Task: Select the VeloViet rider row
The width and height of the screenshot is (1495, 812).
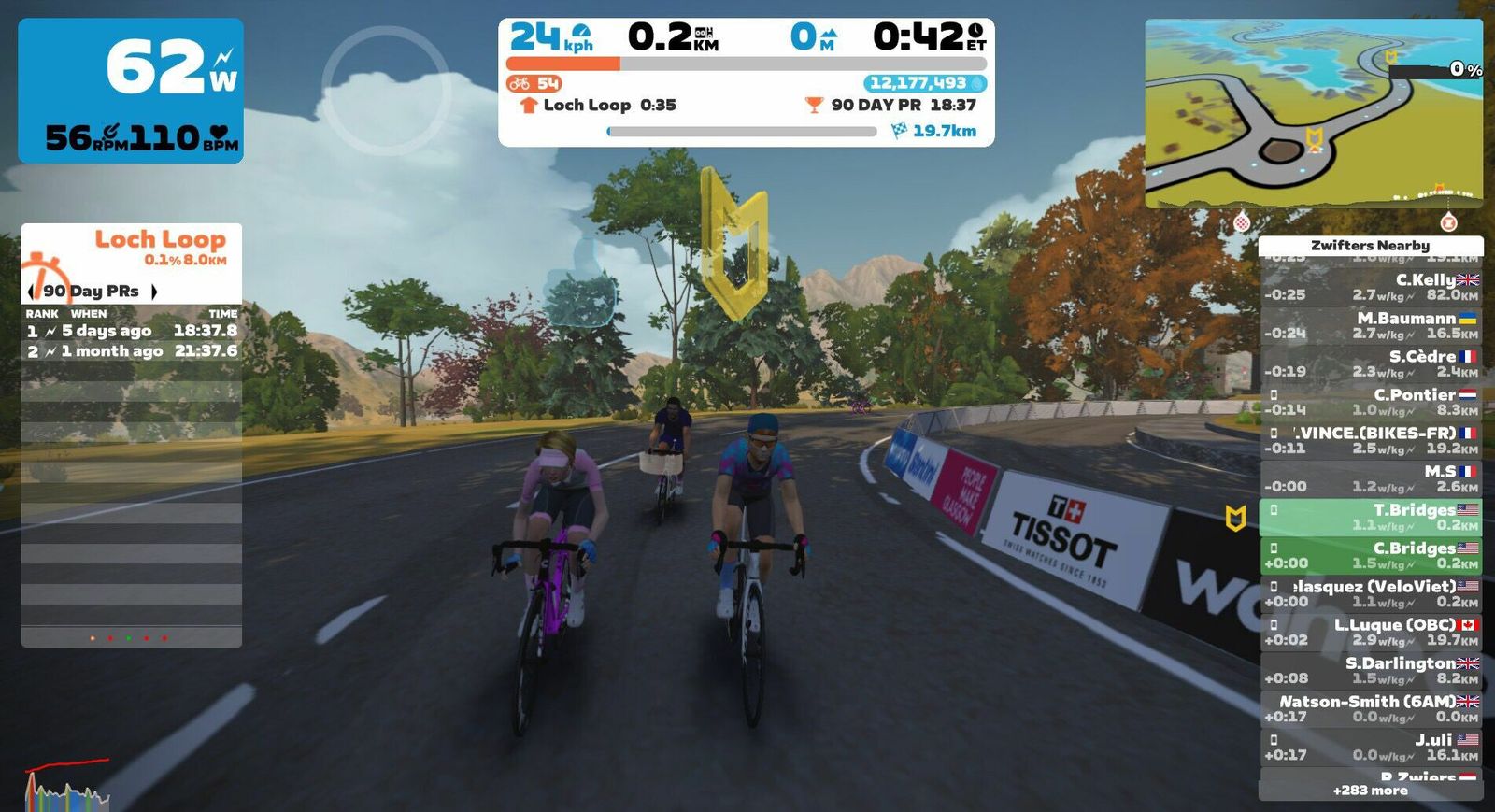Action: [x=1371, y=593]
